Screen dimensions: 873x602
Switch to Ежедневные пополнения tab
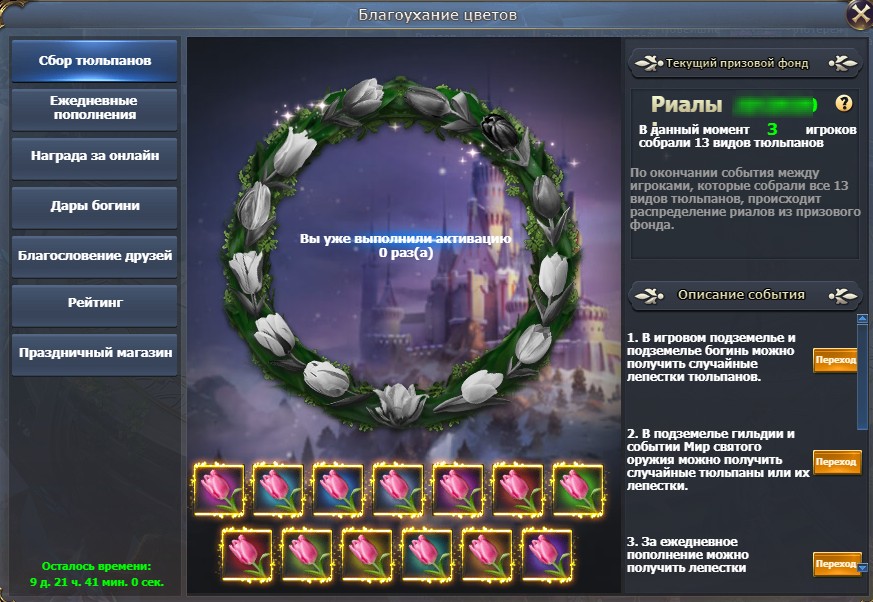tap(95, 108)
